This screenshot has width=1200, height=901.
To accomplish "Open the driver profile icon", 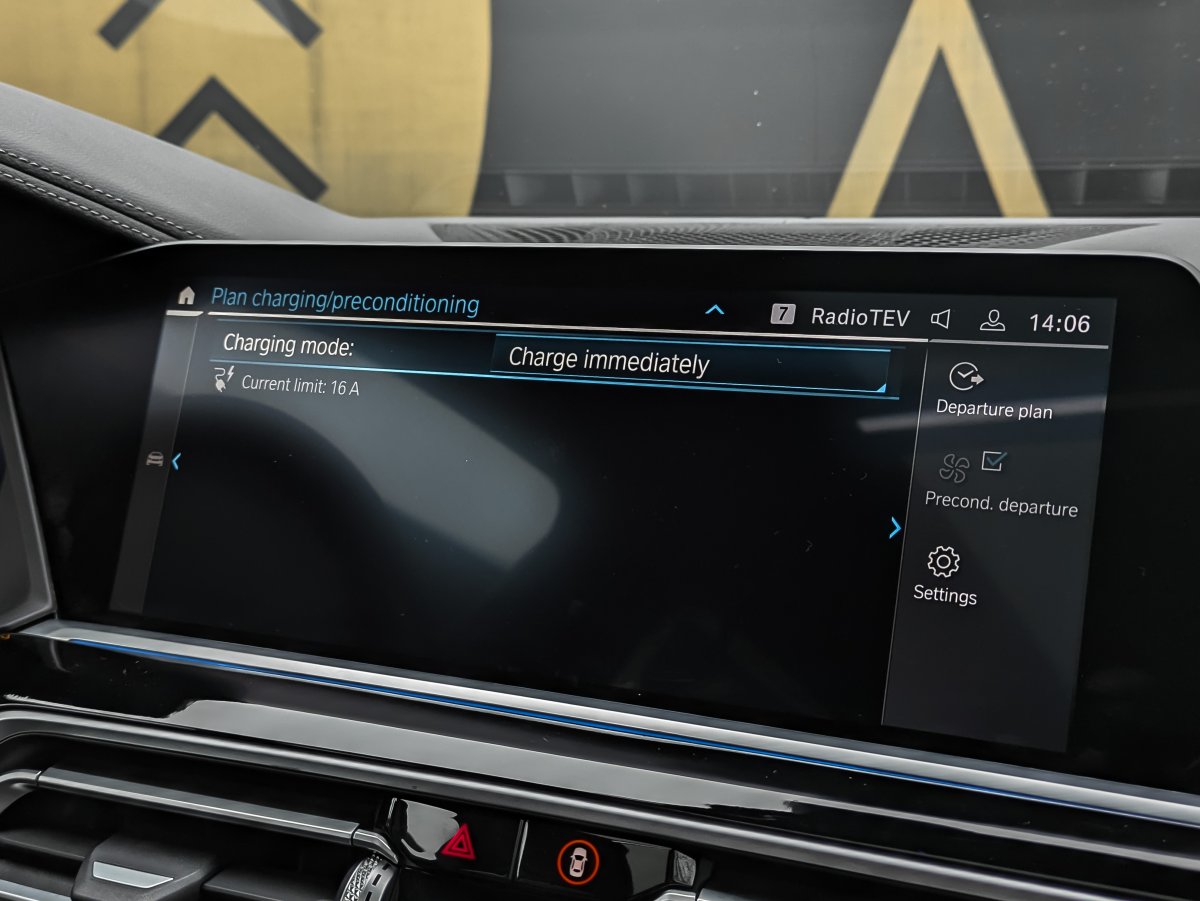I will [x=992, y=321].
